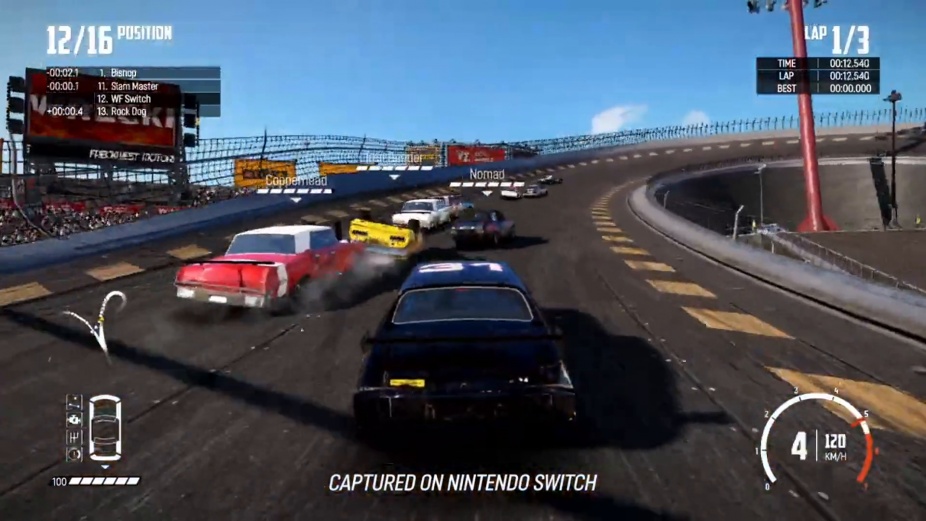926x521 pixels.
Task: Click the track outline minimap
Action: (97, 320)
